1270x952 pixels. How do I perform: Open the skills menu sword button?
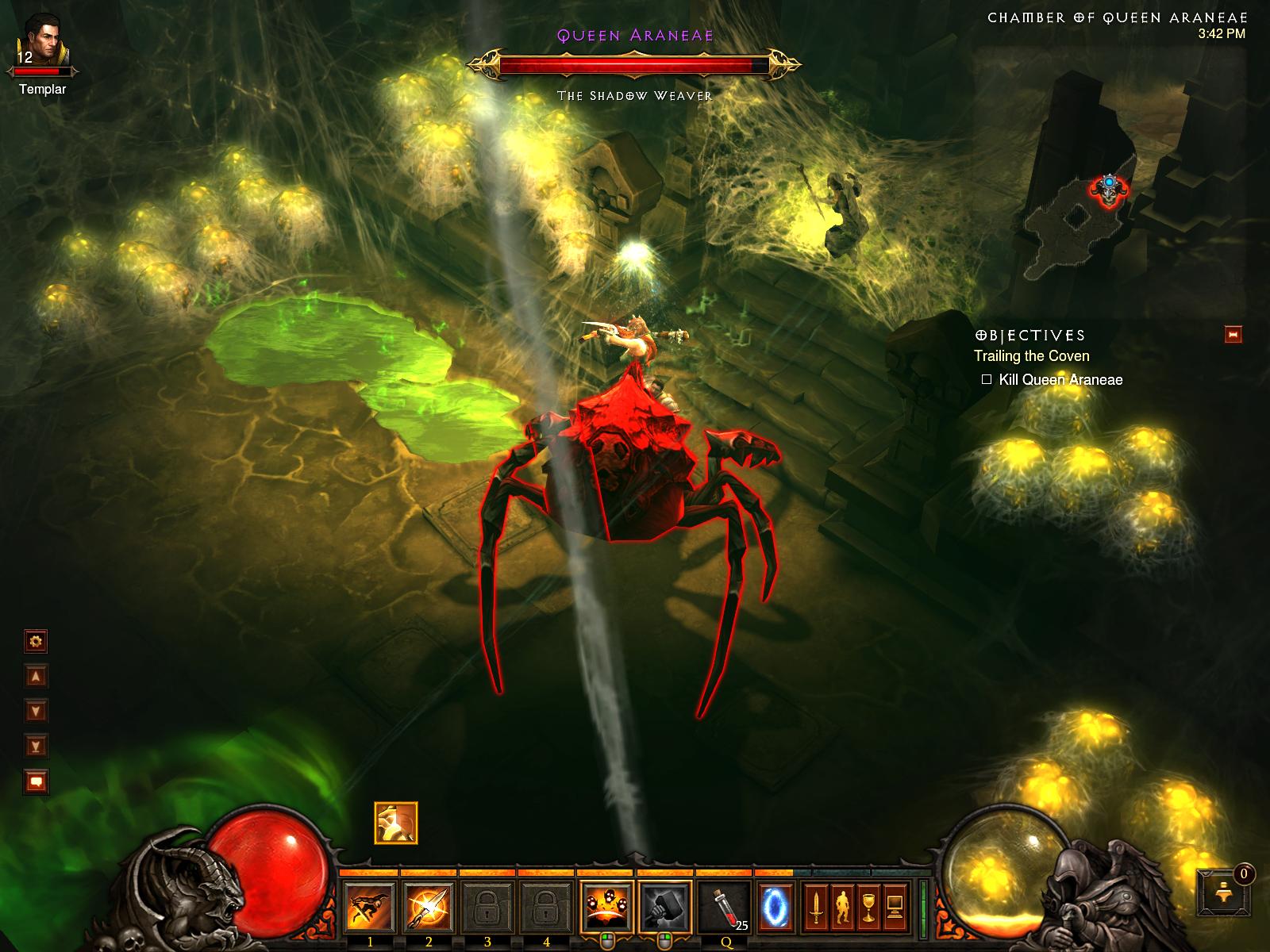814,906
